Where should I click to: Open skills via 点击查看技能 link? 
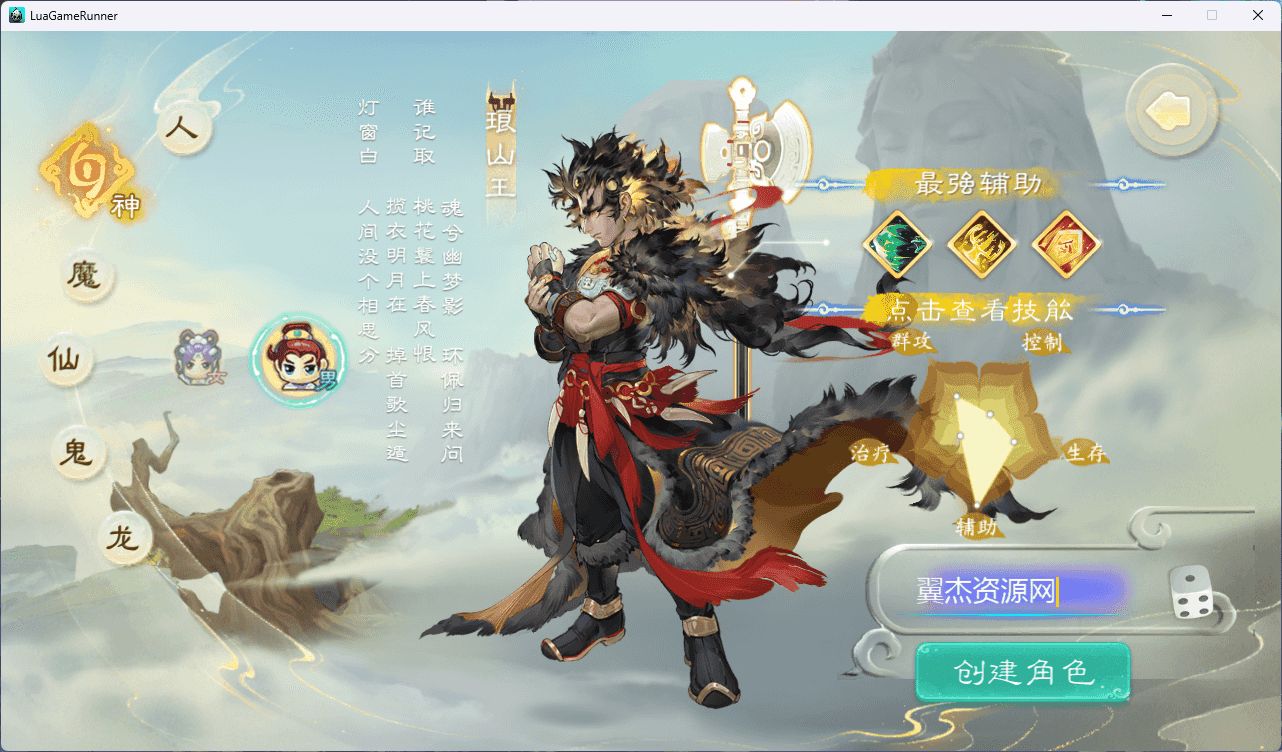tap(982, 311)
